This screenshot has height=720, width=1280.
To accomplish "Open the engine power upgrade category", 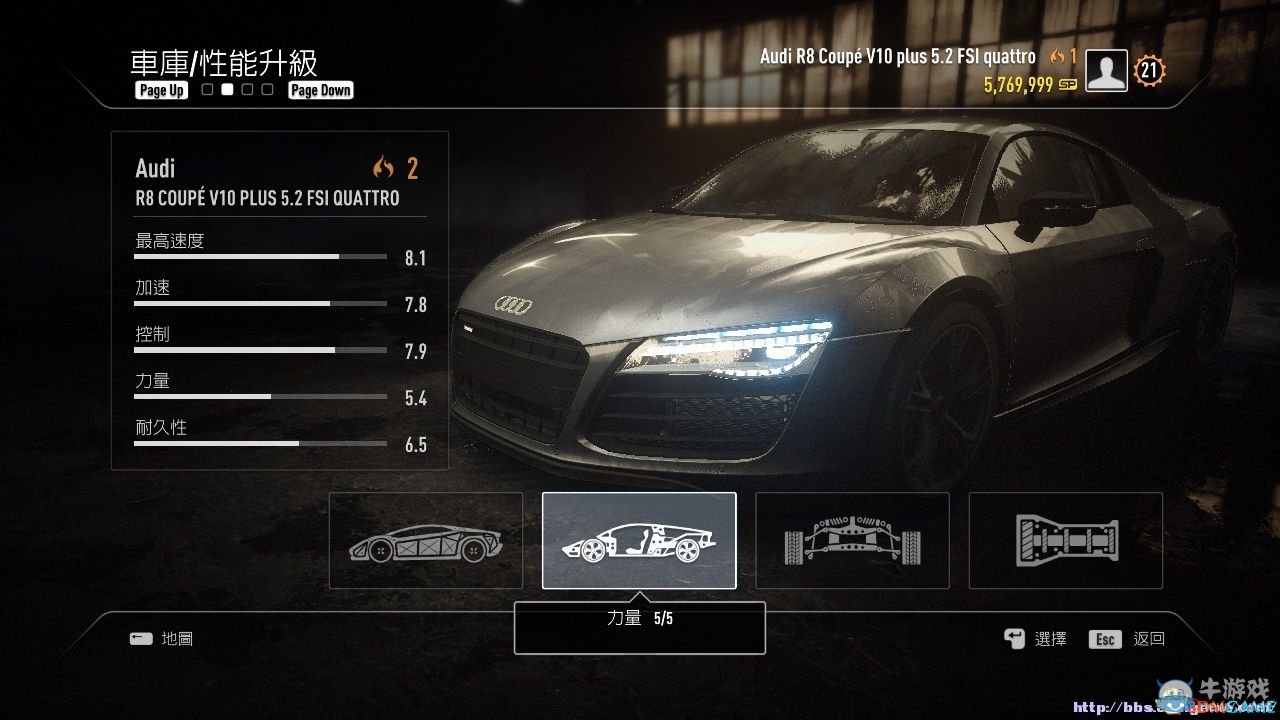I will coord(639,540).
